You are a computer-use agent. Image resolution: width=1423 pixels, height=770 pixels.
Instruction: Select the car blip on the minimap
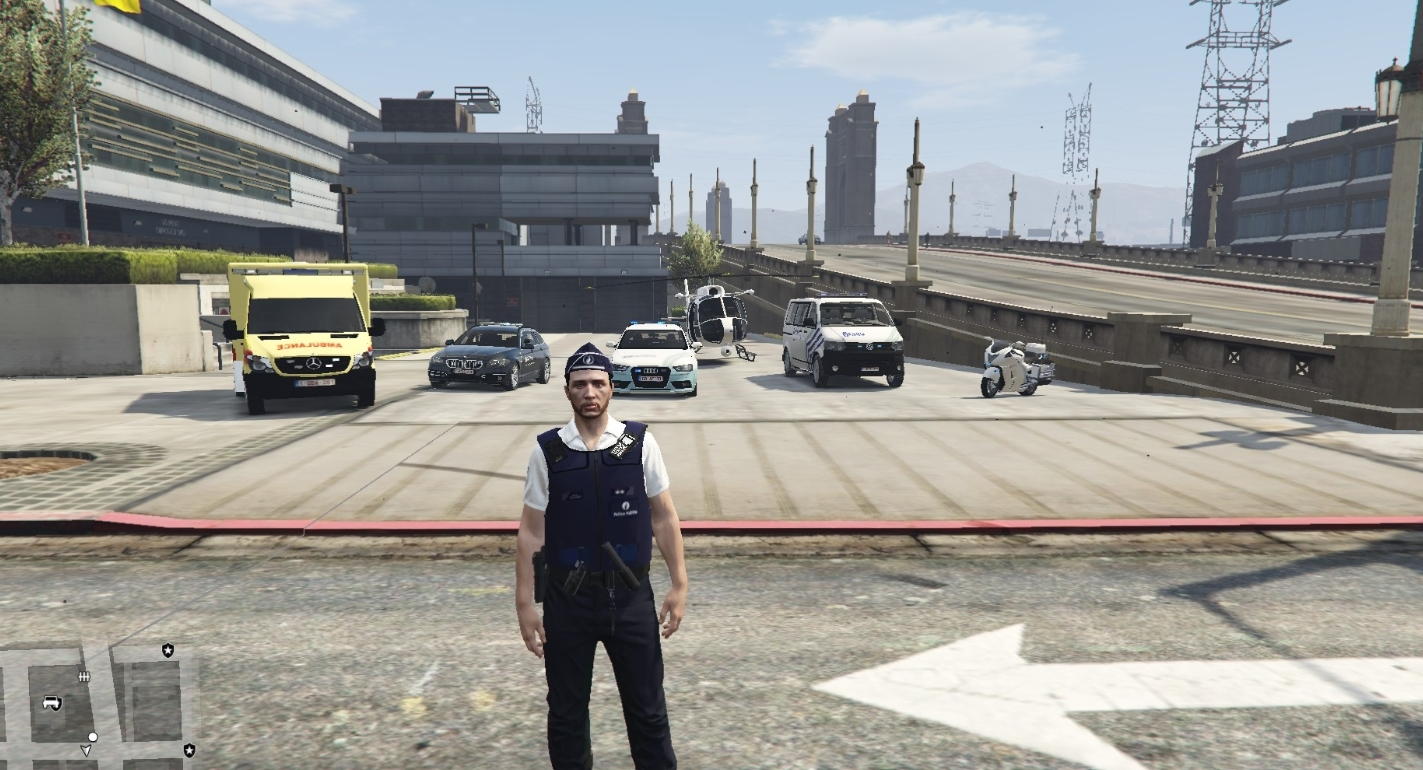pyautogui.click(x=52, y=703)
